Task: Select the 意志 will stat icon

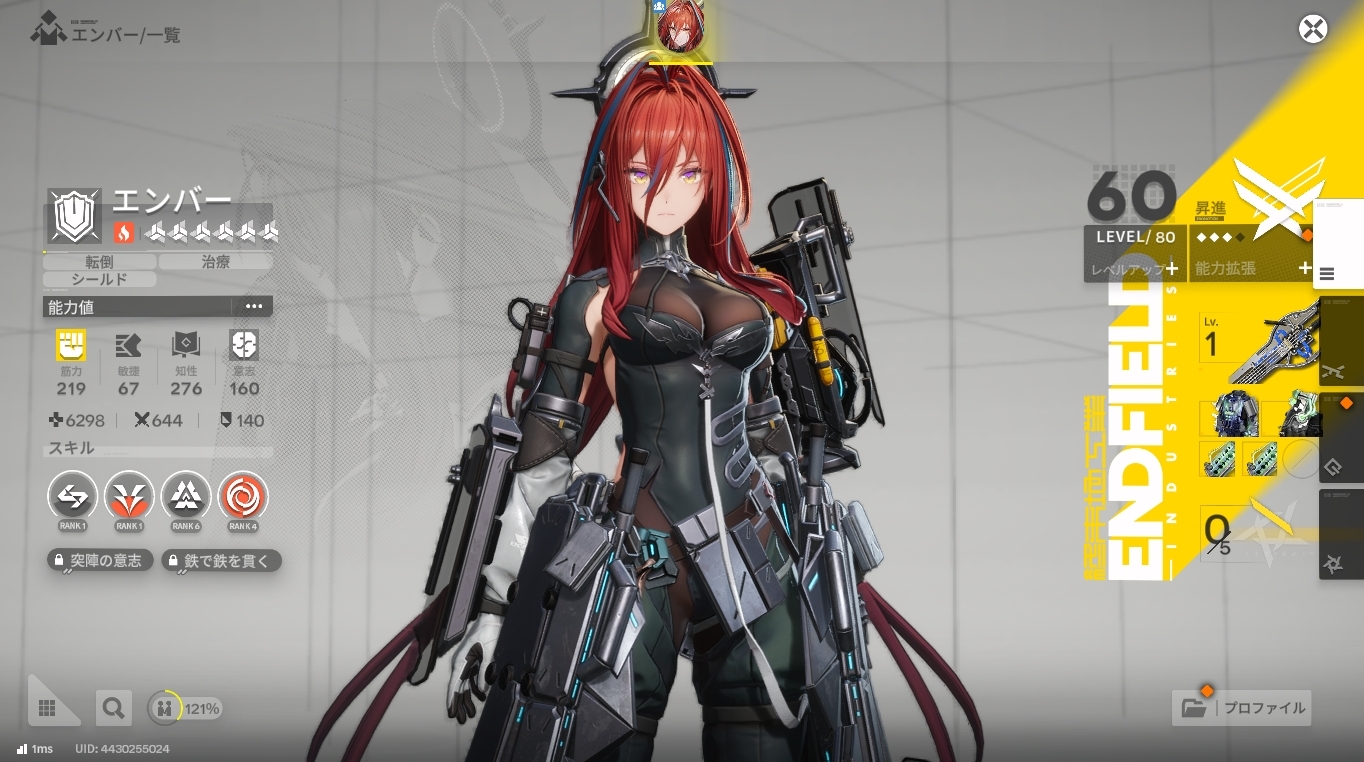Action: (244, 346)
